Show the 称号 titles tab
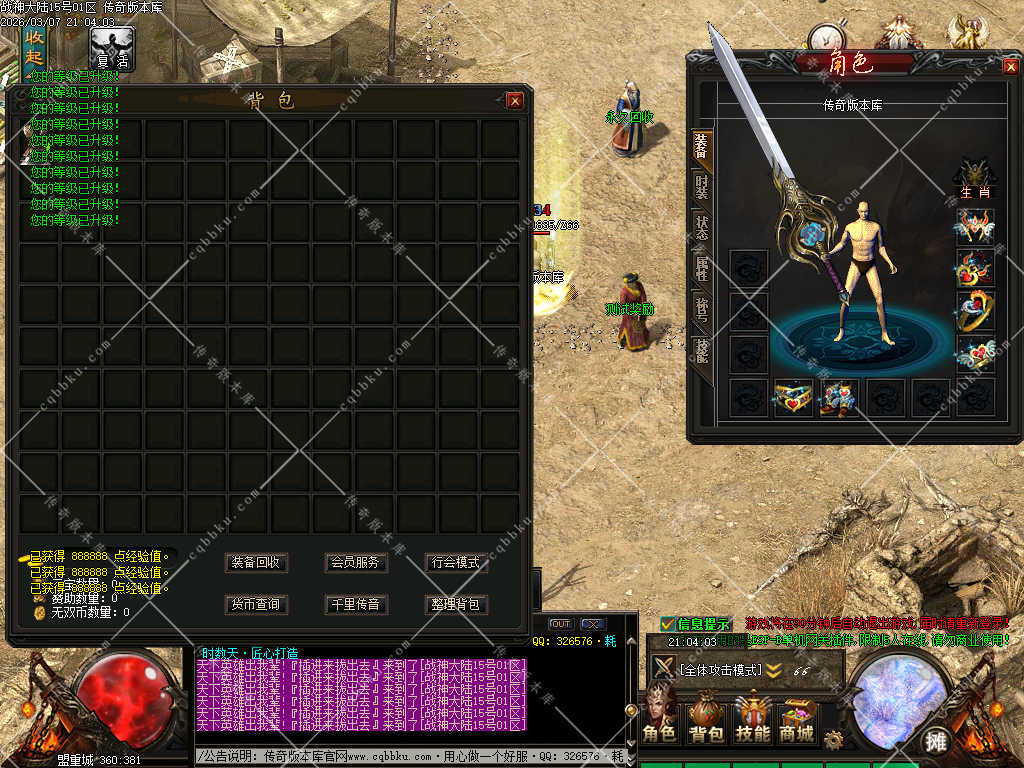 pos(702,308)
